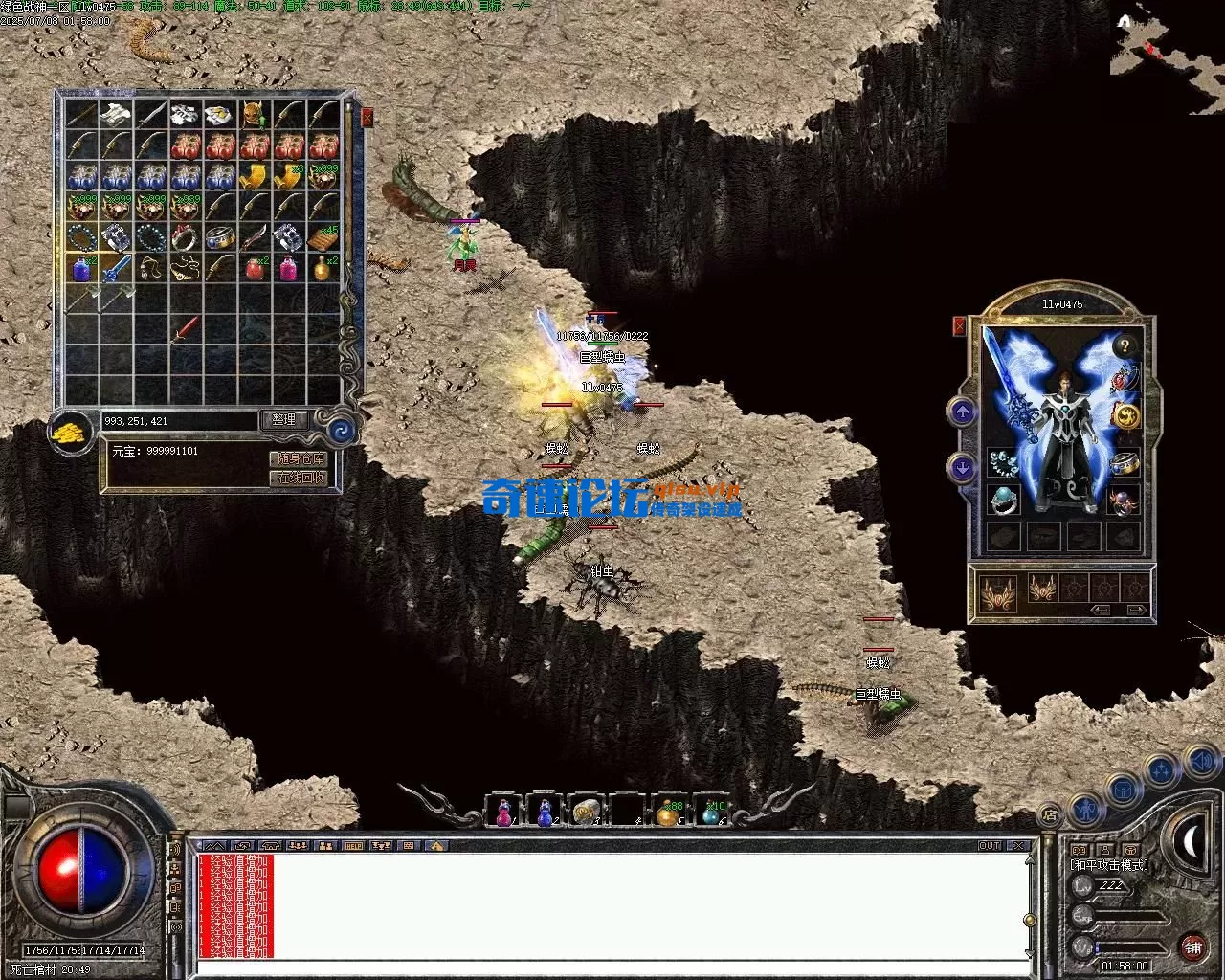Click the 整理 sort button in the bag
The image size is (1225, 980).
pyautogui.click(x=284, y=420)
